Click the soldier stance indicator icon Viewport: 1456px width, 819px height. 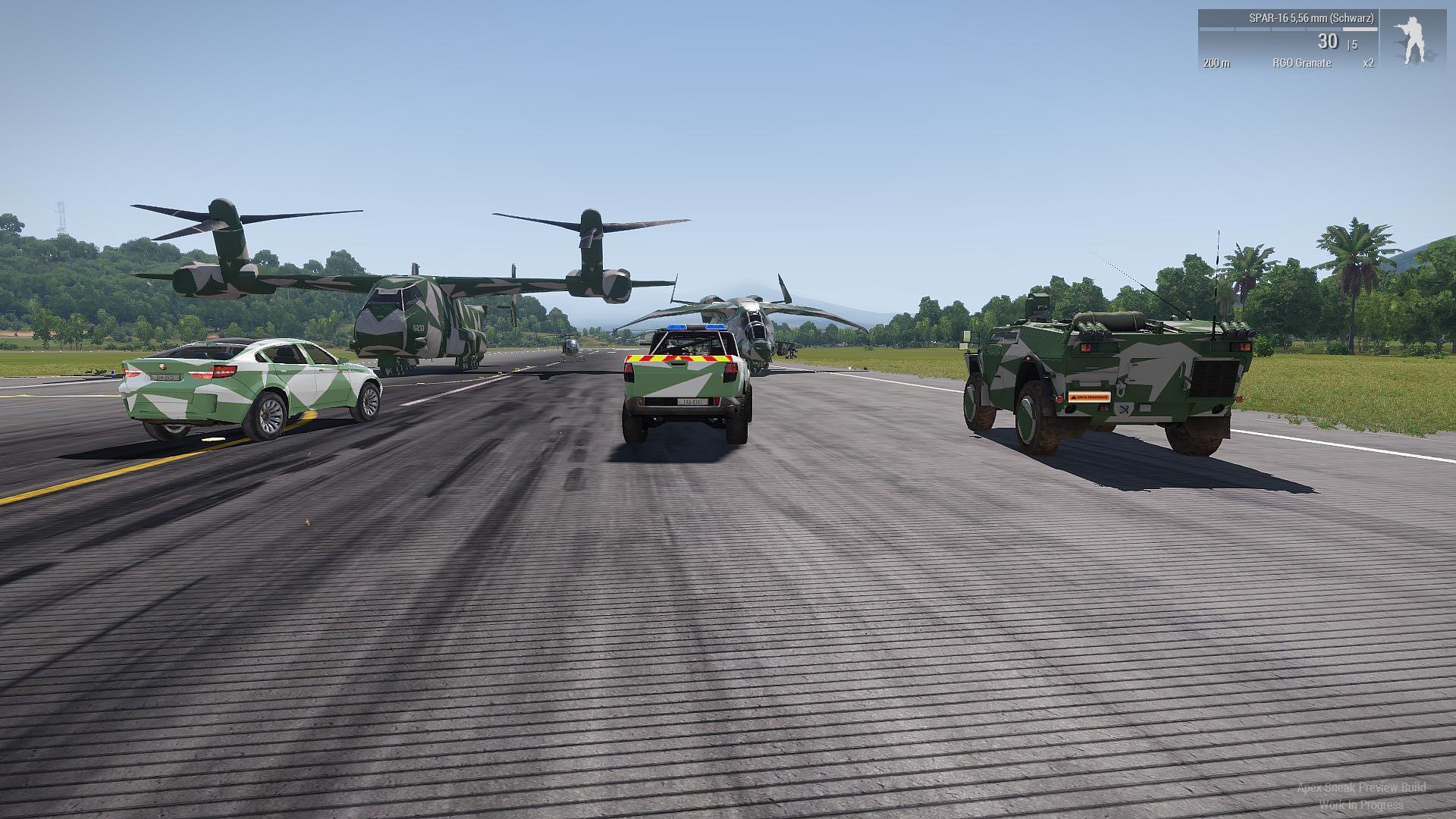click(x=1411, y=39)
